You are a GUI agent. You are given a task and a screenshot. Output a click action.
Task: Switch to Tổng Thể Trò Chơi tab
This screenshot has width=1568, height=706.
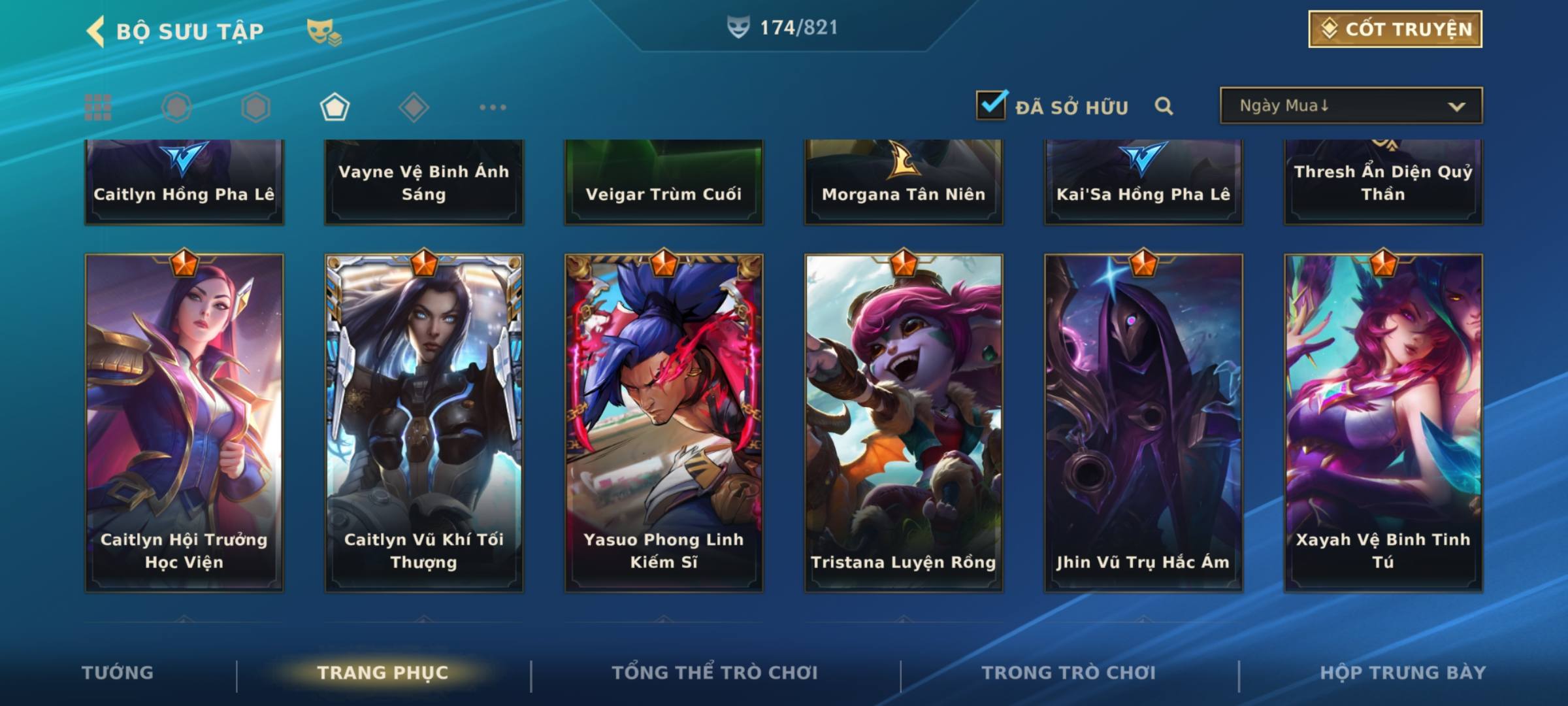tap(715, 673)
